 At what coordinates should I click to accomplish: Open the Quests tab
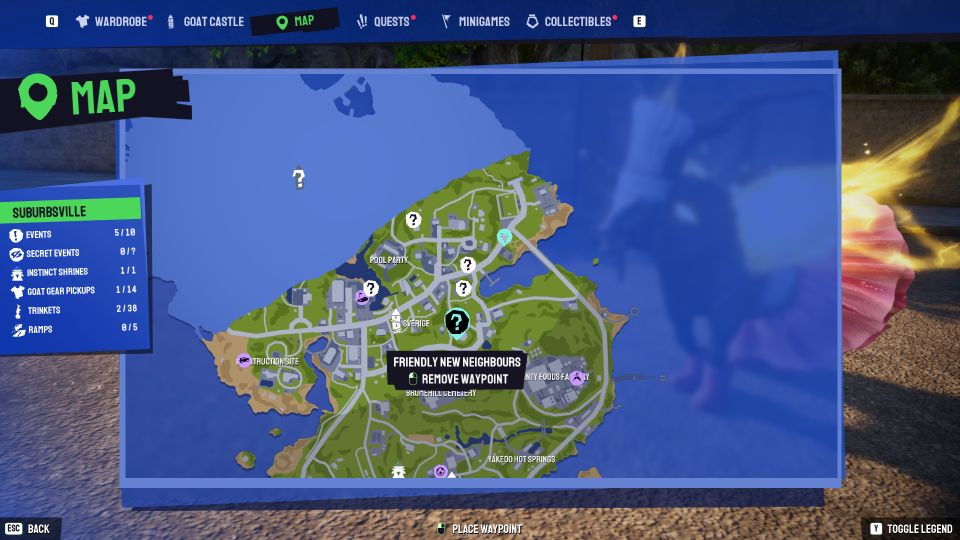tap(383, 21)
